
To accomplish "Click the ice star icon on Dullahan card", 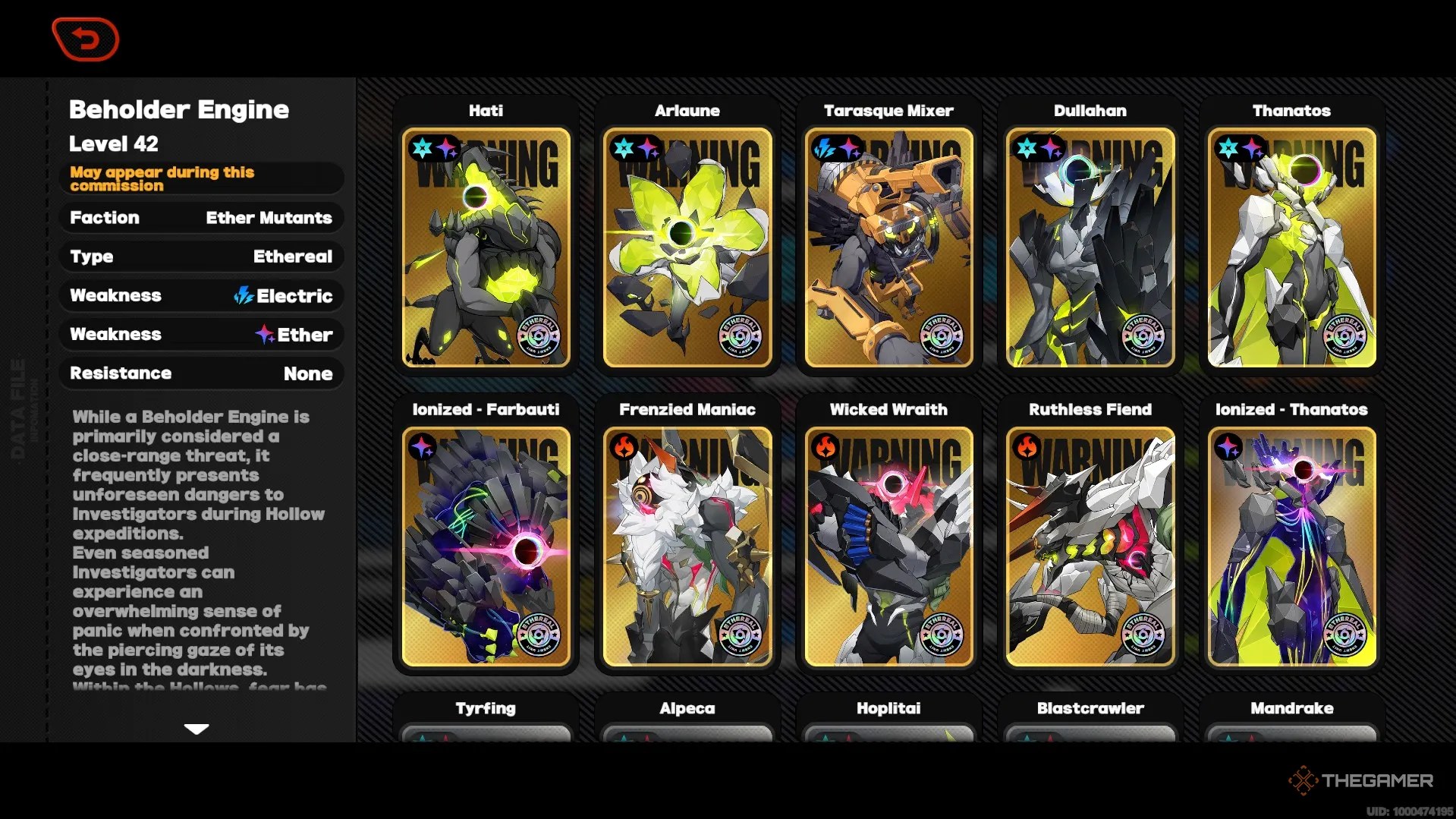I will [1024, 144].
